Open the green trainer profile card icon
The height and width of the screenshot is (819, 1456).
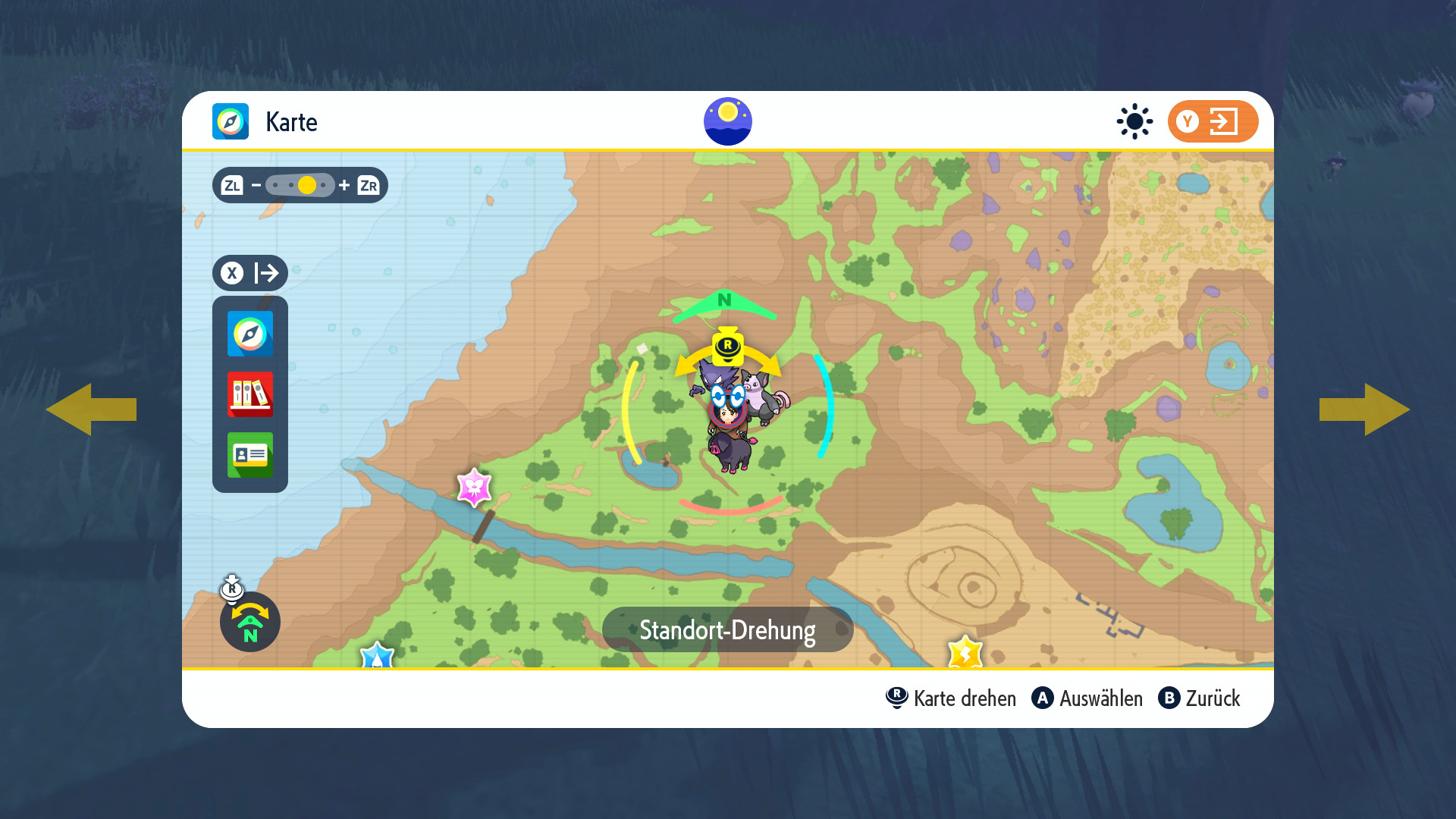click(x=249, y=455)
